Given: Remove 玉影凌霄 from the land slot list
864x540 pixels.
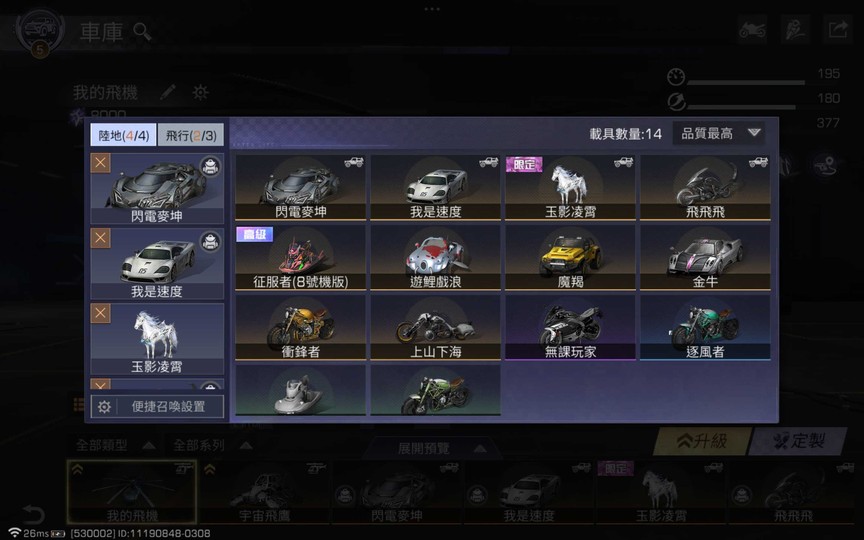Looking at the screenshot, I should click(101, 314).
